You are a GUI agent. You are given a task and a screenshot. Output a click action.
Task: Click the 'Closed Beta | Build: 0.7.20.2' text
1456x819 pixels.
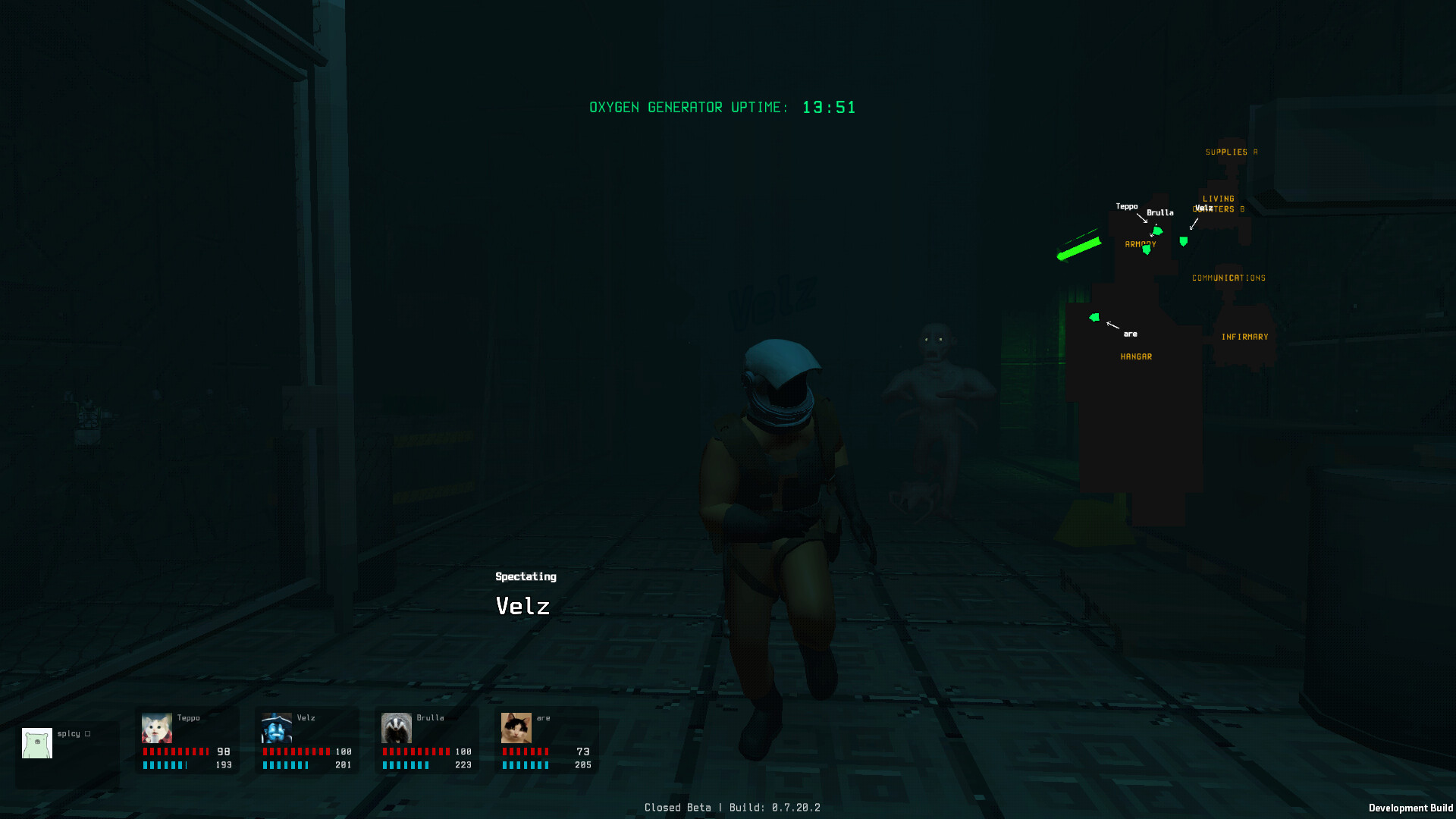tap(733, 807)
